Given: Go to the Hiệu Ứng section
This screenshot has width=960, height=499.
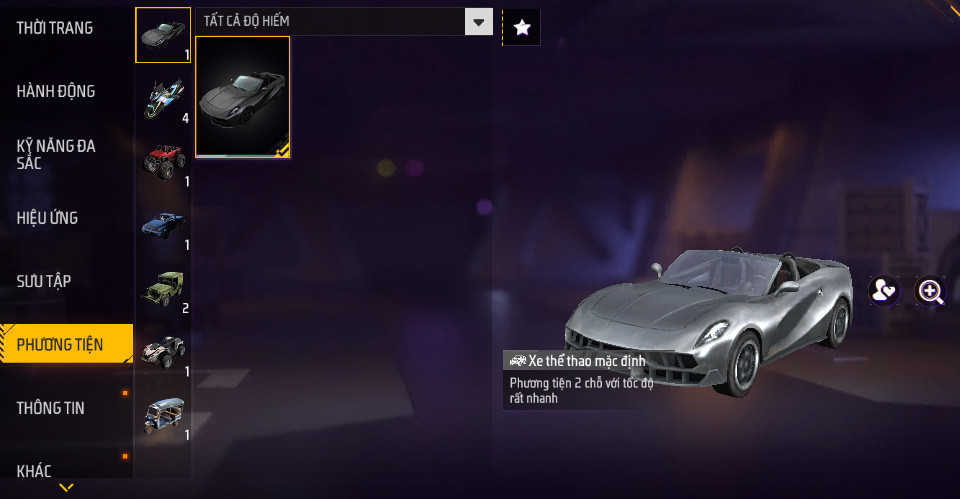Looking at the screenshot, I should pyautogui.click(x=47, y=217).
